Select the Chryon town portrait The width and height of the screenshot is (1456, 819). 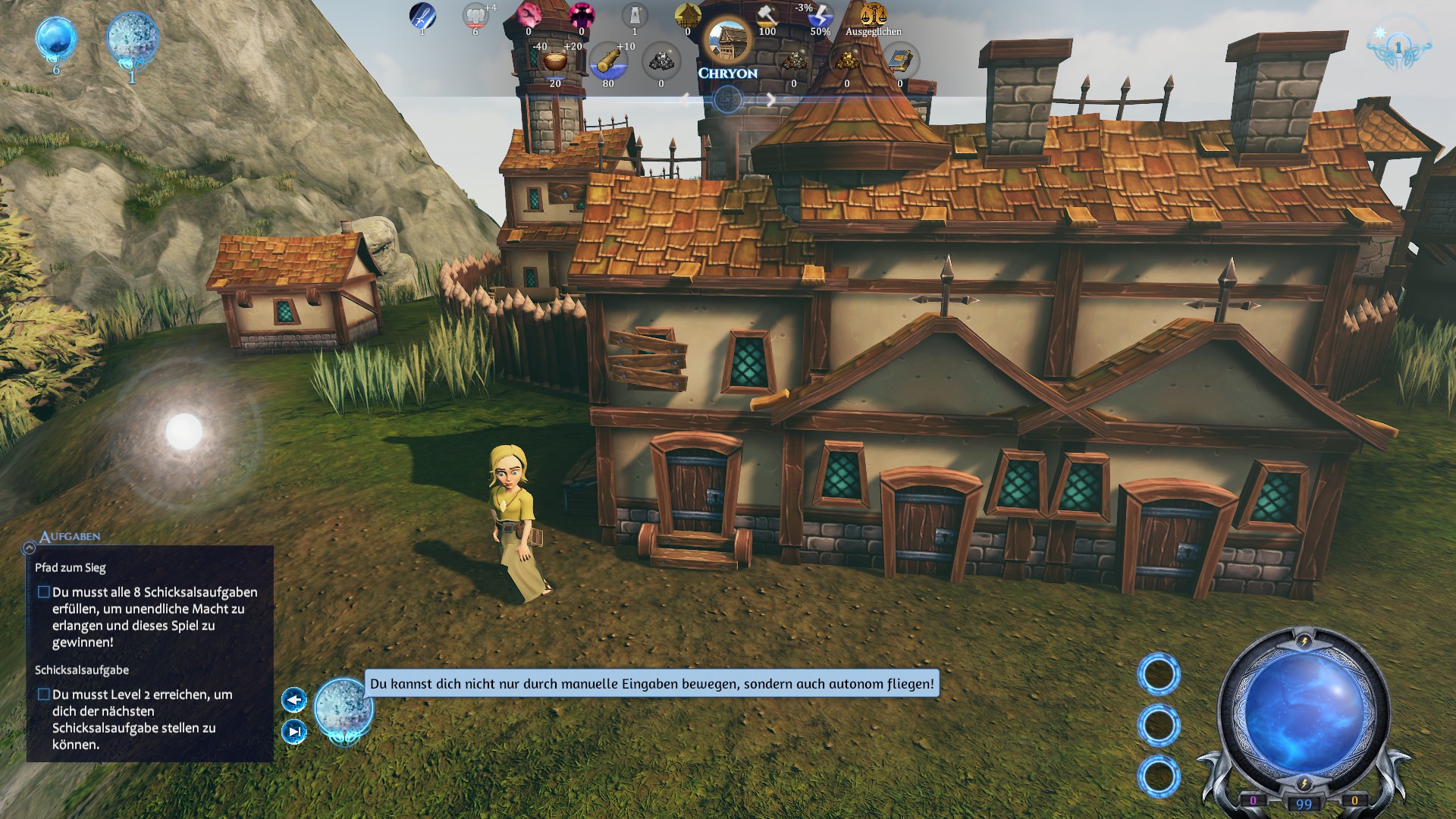click(727, 41)
